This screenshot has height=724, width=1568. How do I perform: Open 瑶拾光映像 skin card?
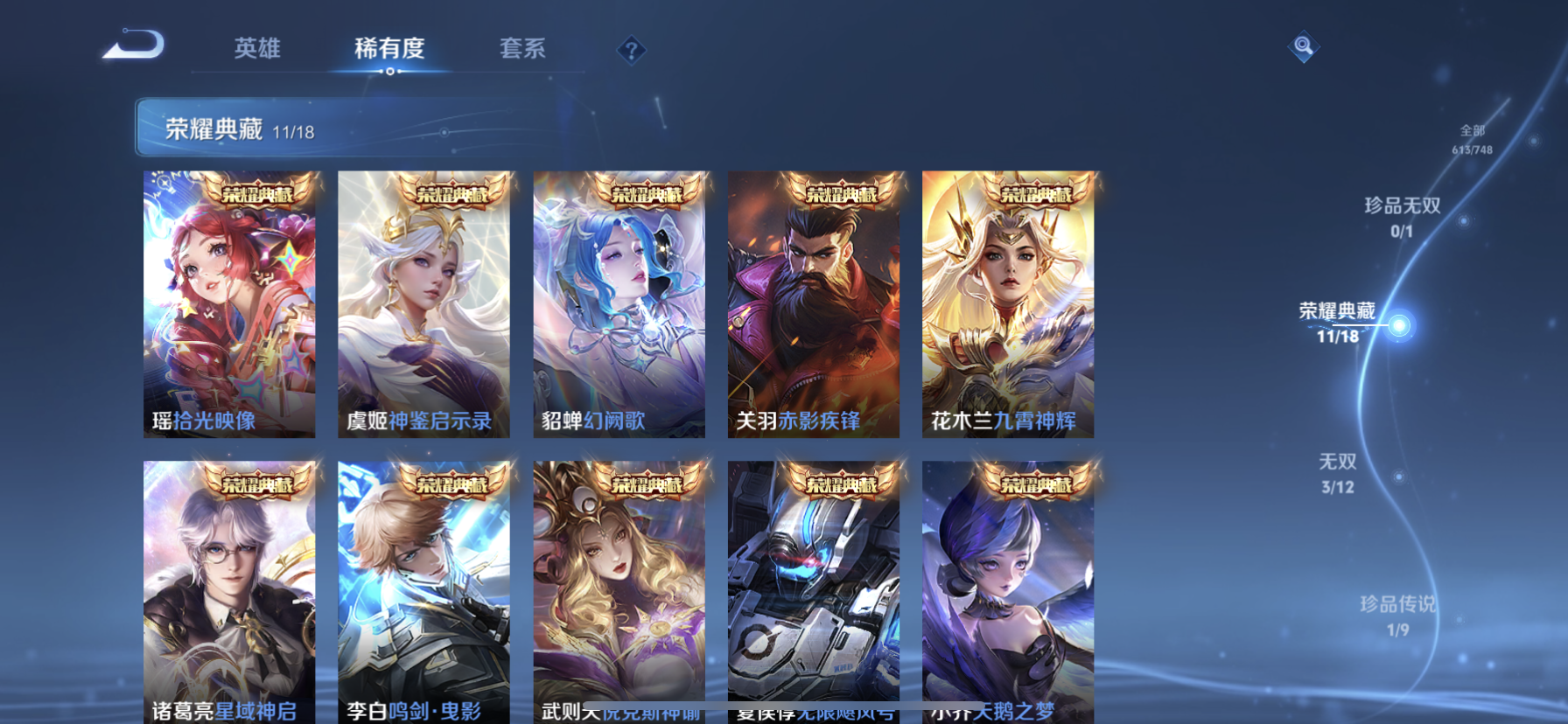coord(229,304)
